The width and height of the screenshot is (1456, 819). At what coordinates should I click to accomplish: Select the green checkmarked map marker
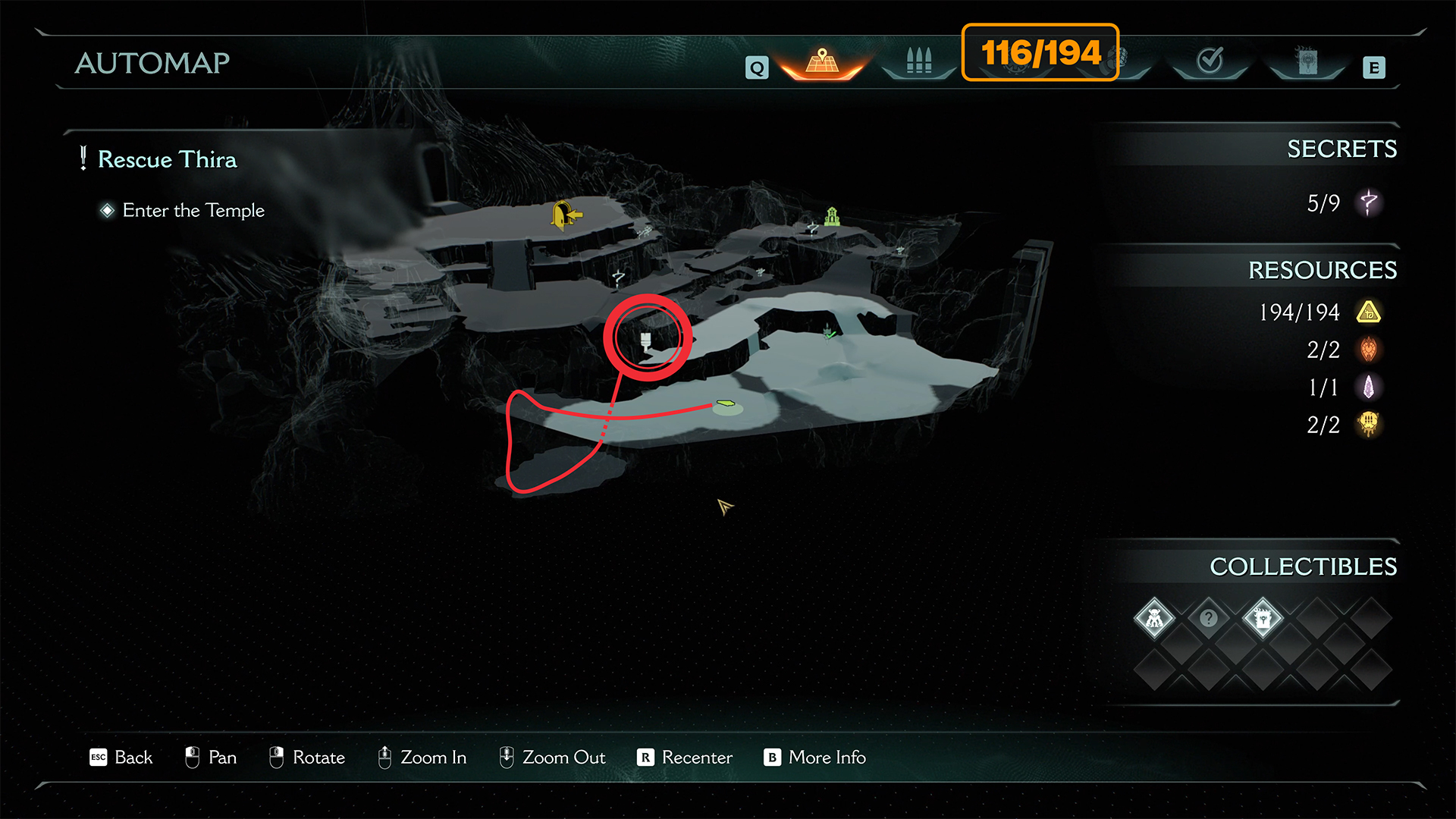830,332
